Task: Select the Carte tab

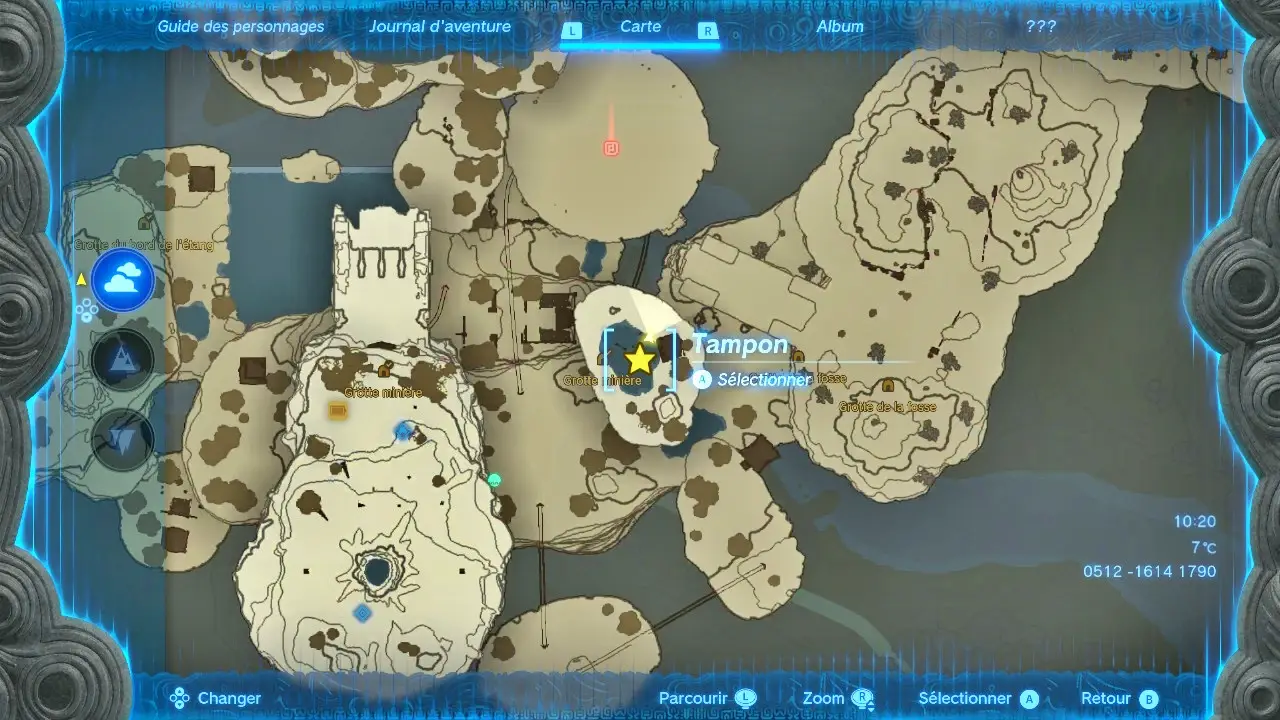Action: click(640, 27)
